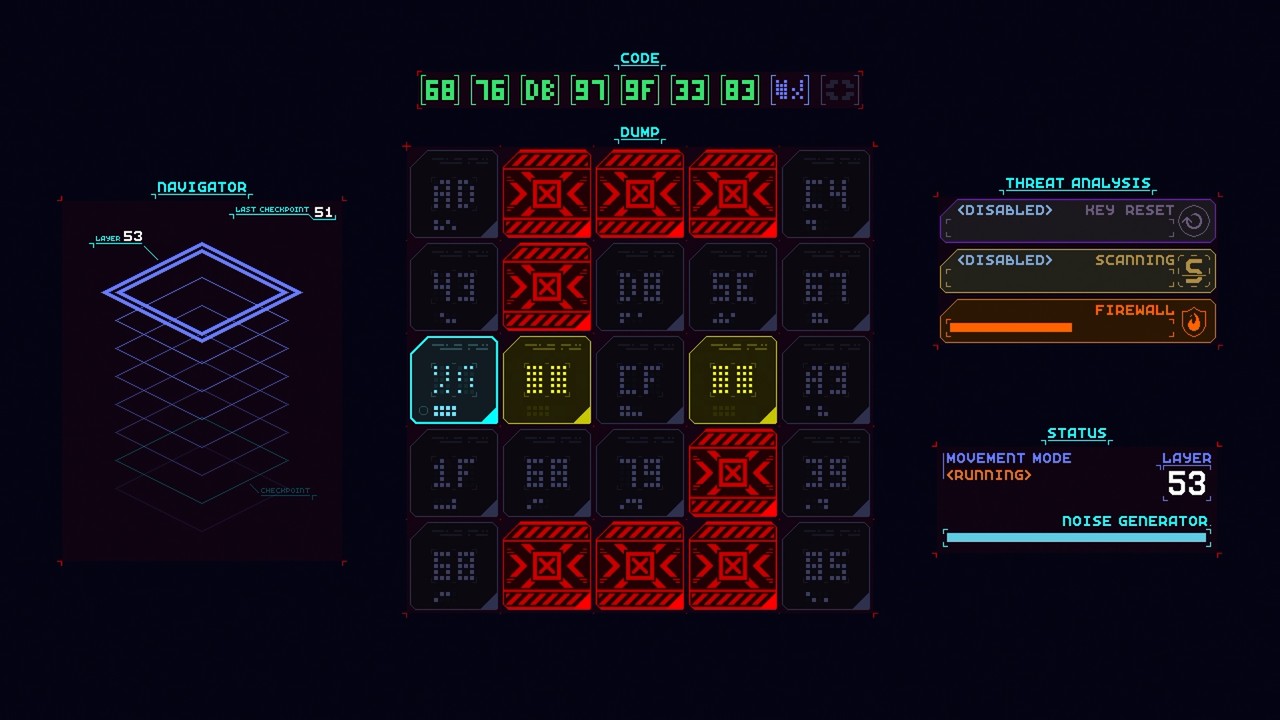Select the DUMP panel header
This screenshot has height=720, width=1280.
point(640,132)
